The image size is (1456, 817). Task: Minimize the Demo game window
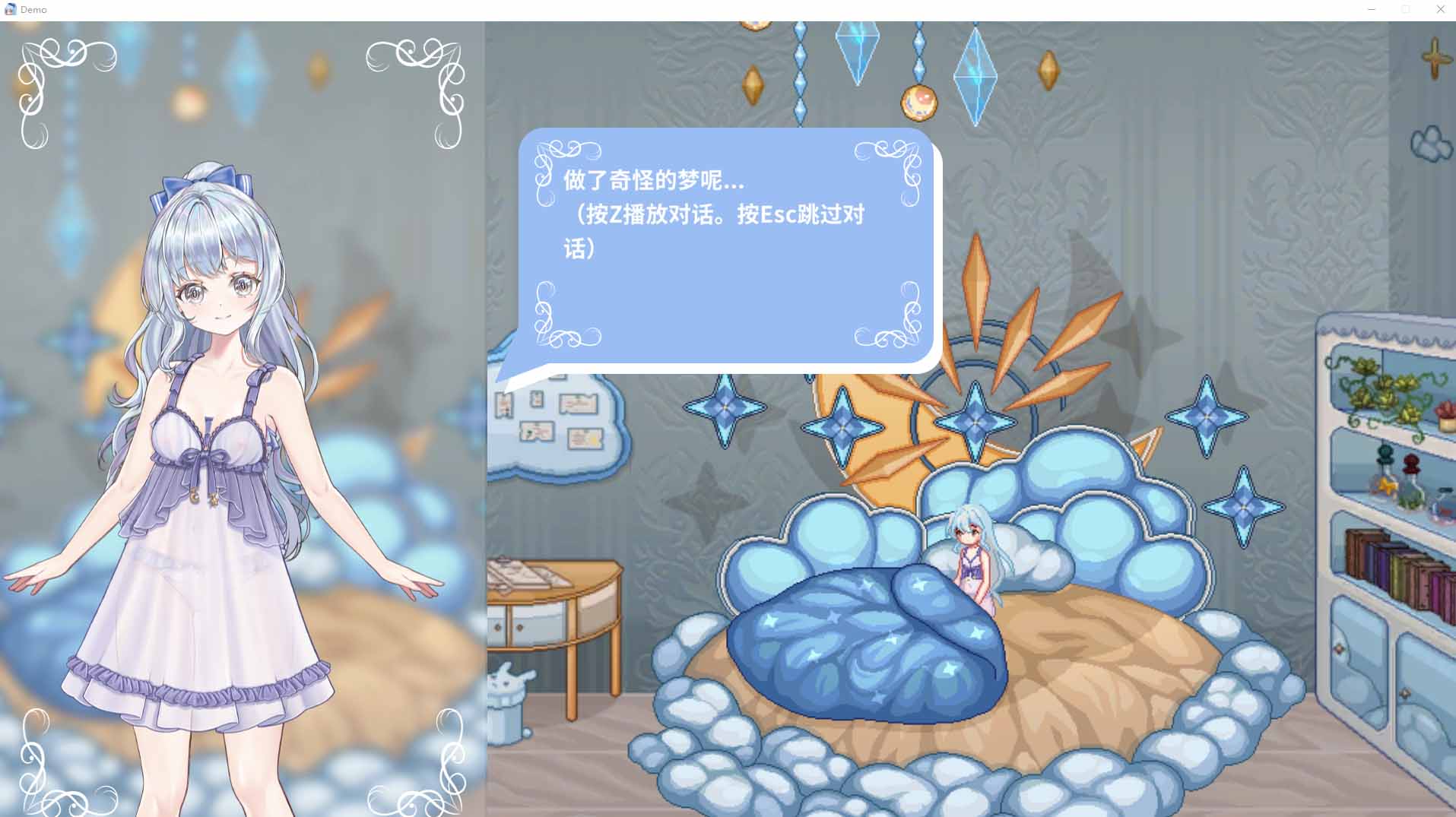click(1372, 9)
